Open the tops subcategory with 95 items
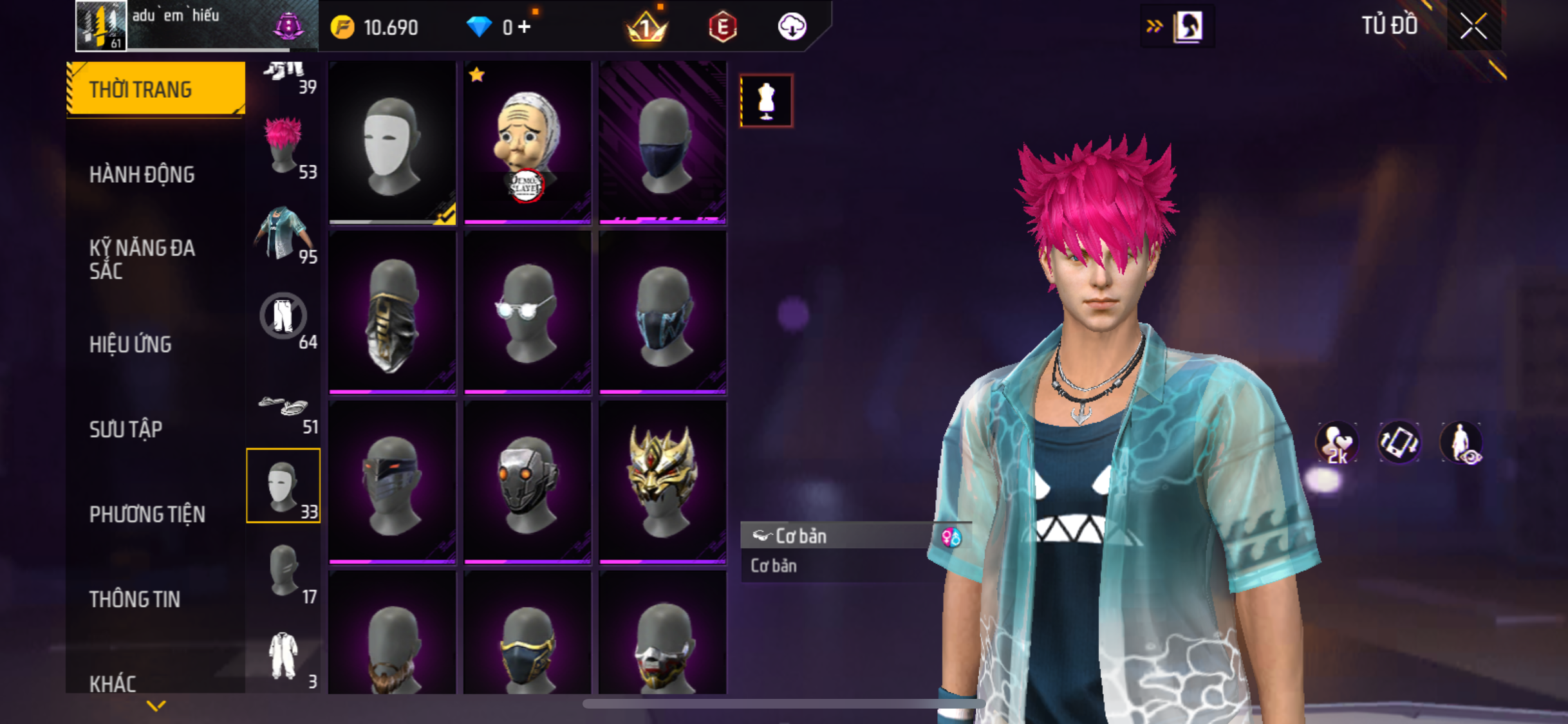Viewport: 1568px width, 724px height. tap(284, 232)
